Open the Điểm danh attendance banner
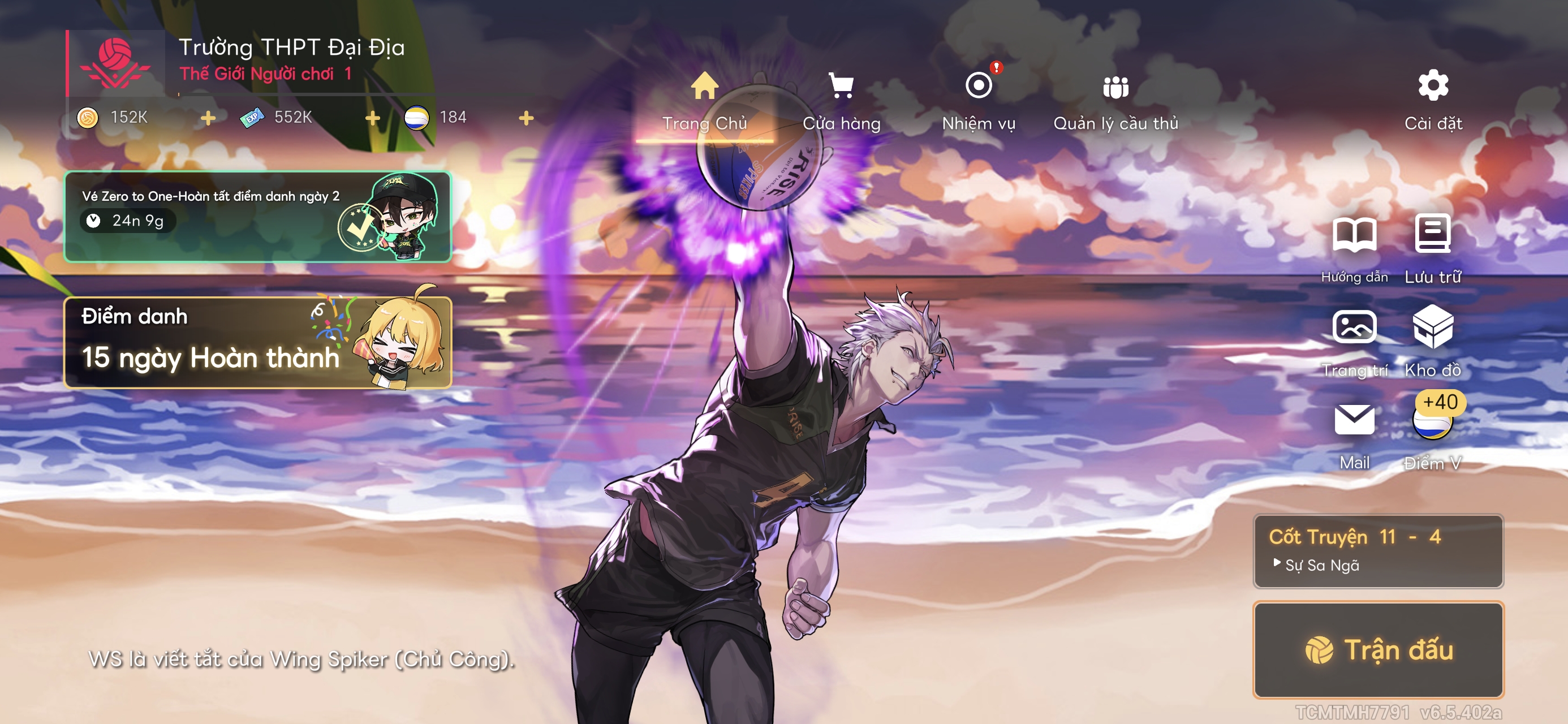Screen dimensions: 1568x724 pyautogui.click(x=257, y=342)
